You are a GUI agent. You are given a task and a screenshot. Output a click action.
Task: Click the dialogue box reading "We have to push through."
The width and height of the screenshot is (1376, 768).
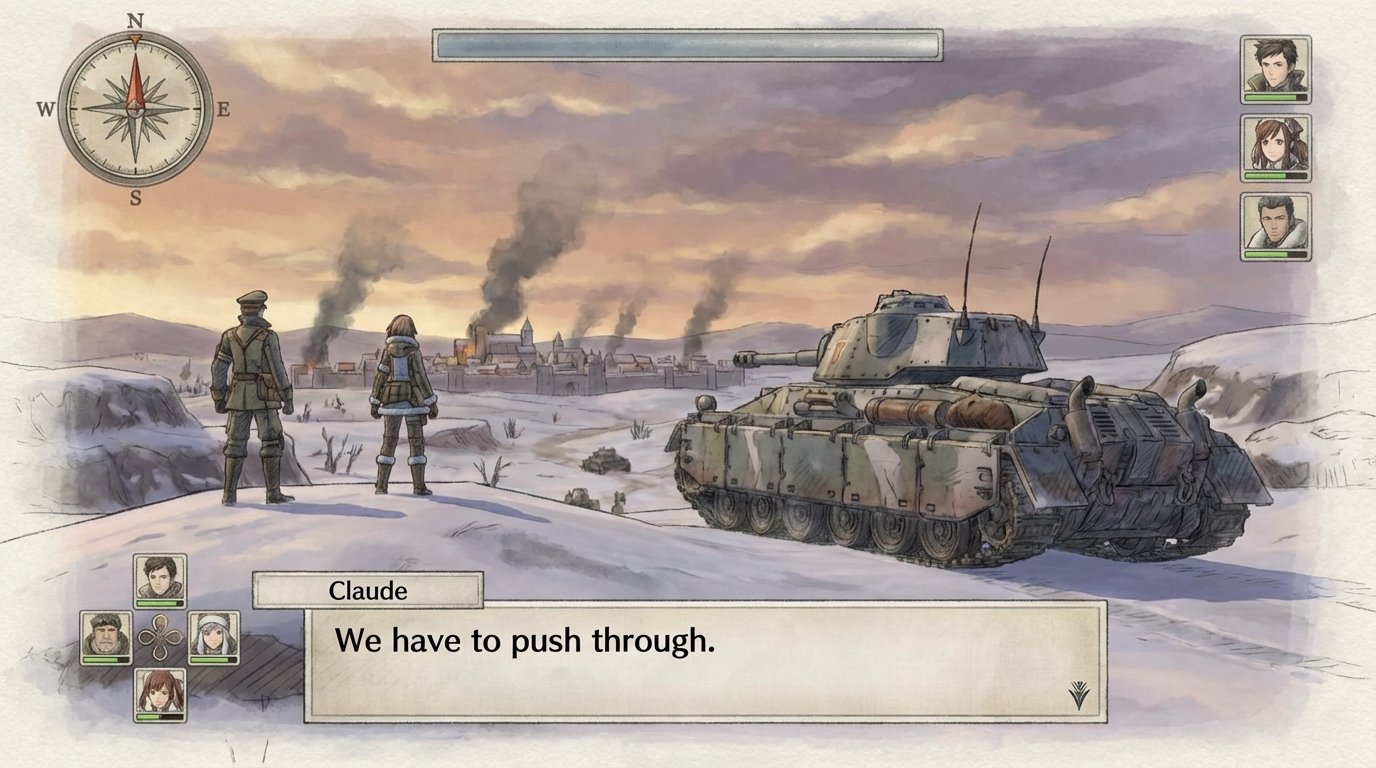point(705,660)
